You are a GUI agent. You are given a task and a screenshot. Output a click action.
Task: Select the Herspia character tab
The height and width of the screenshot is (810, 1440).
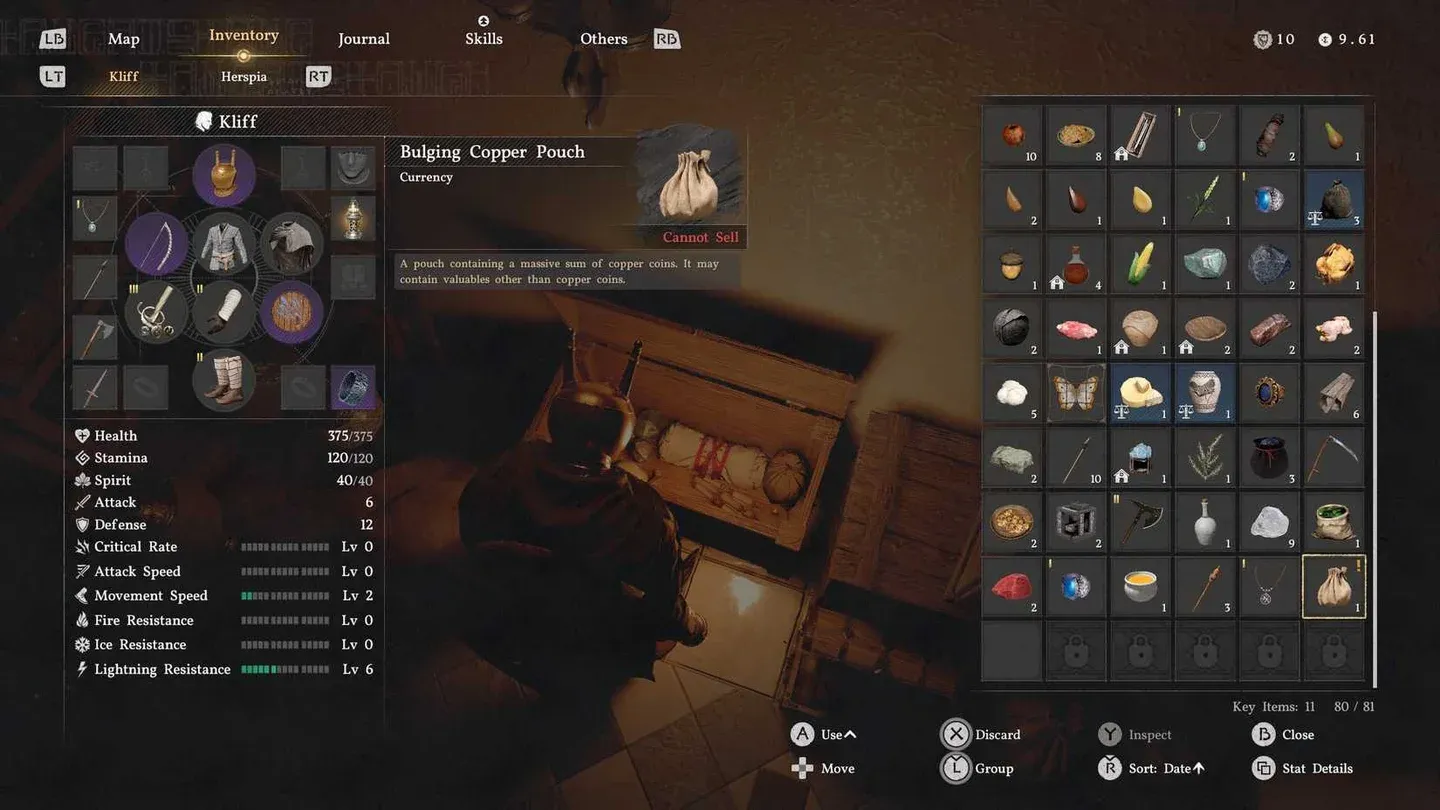coord(244,77)
